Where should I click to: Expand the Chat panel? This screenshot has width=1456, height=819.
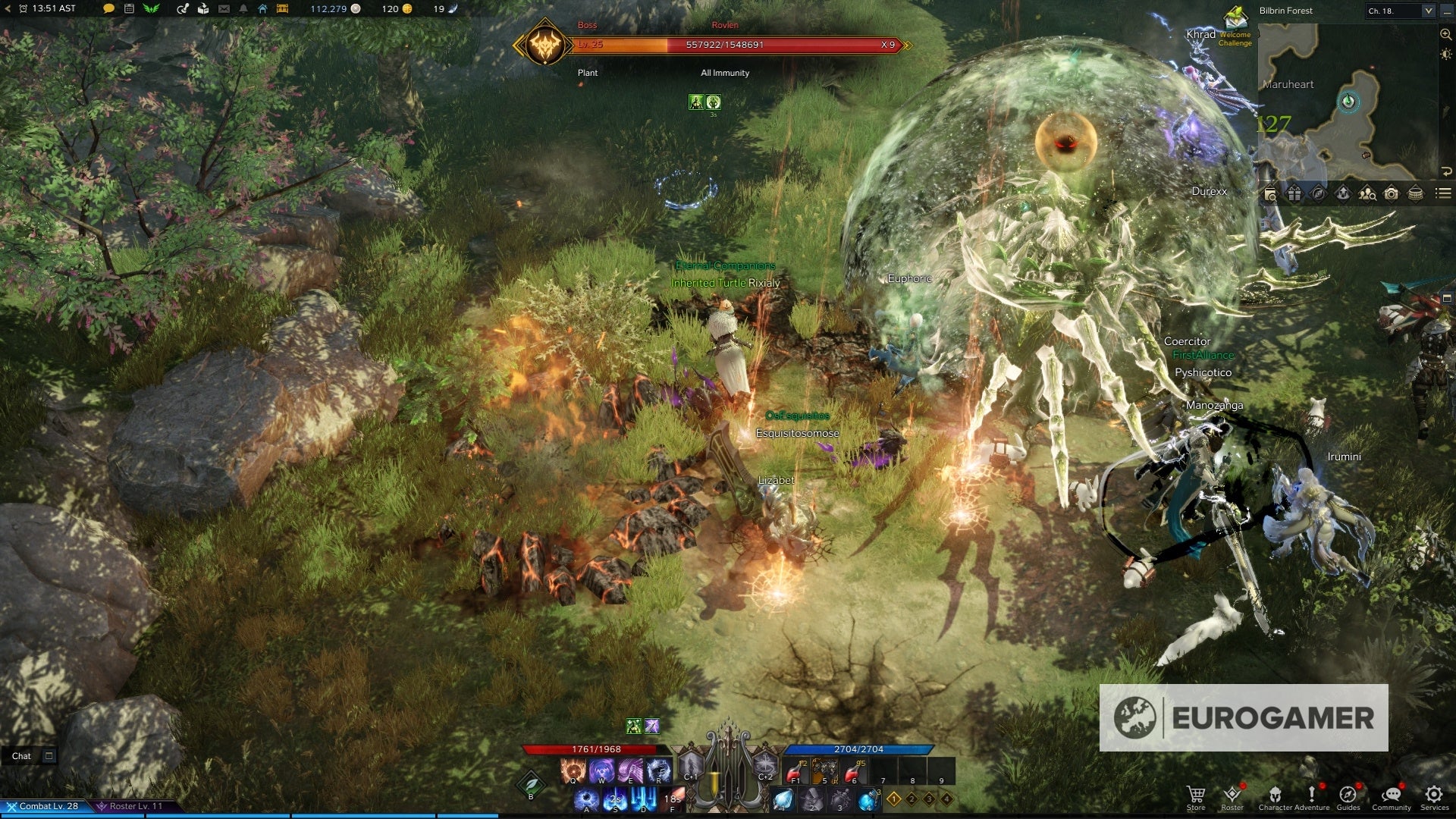coord(49,756)
